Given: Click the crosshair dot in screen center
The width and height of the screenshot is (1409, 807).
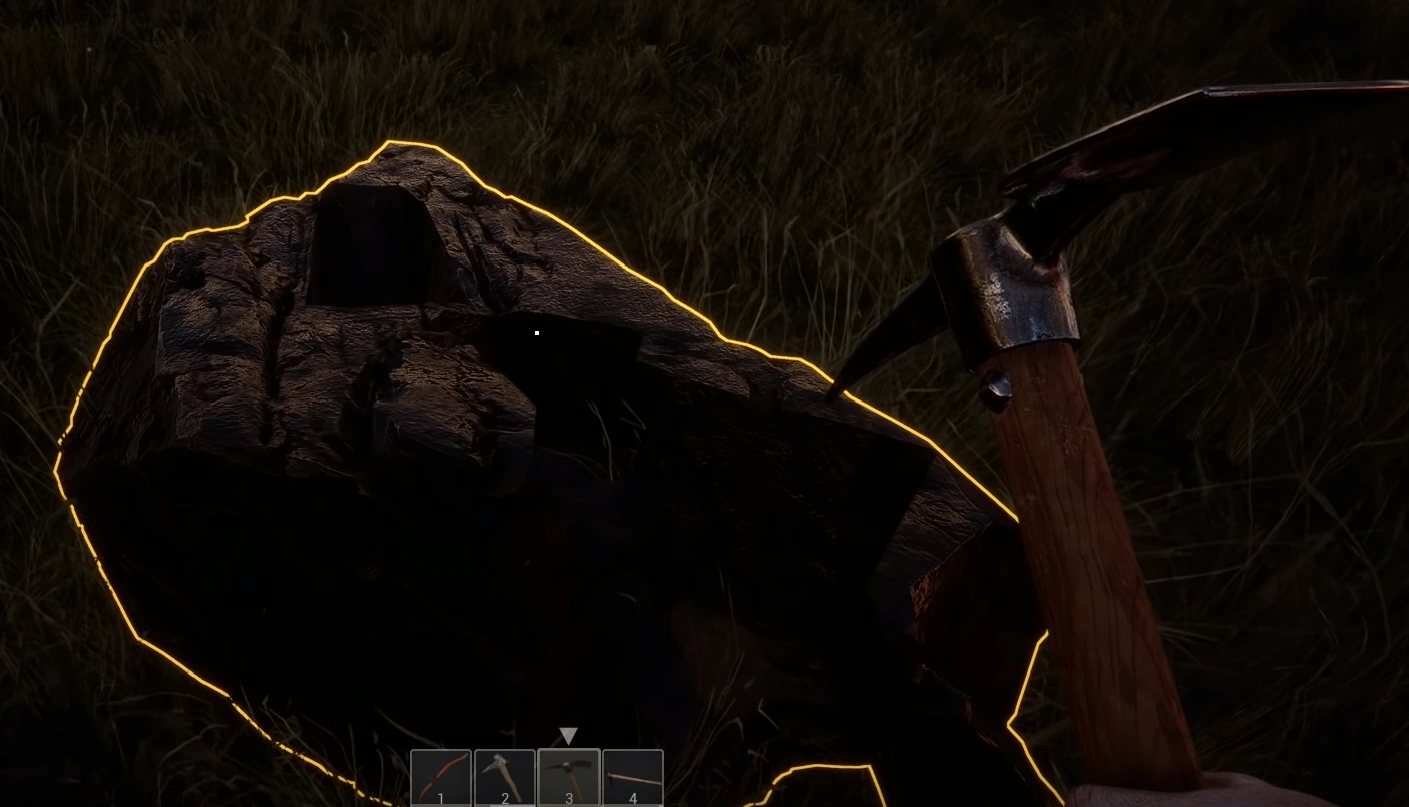Looking at the screenshot, I should [x=537, y=332].
